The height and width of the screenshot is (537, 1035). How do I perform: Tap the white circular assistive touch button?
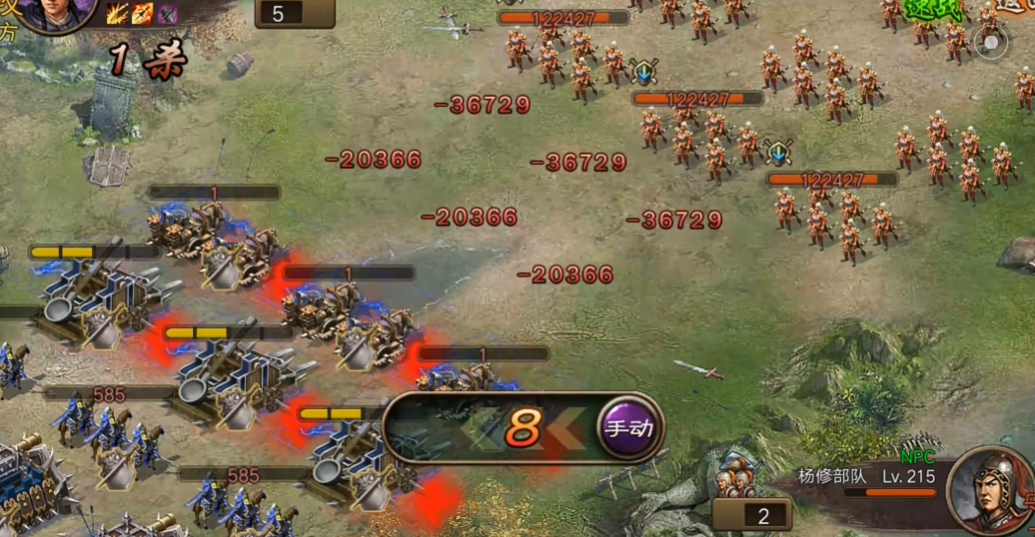click(x=990, y=43)
